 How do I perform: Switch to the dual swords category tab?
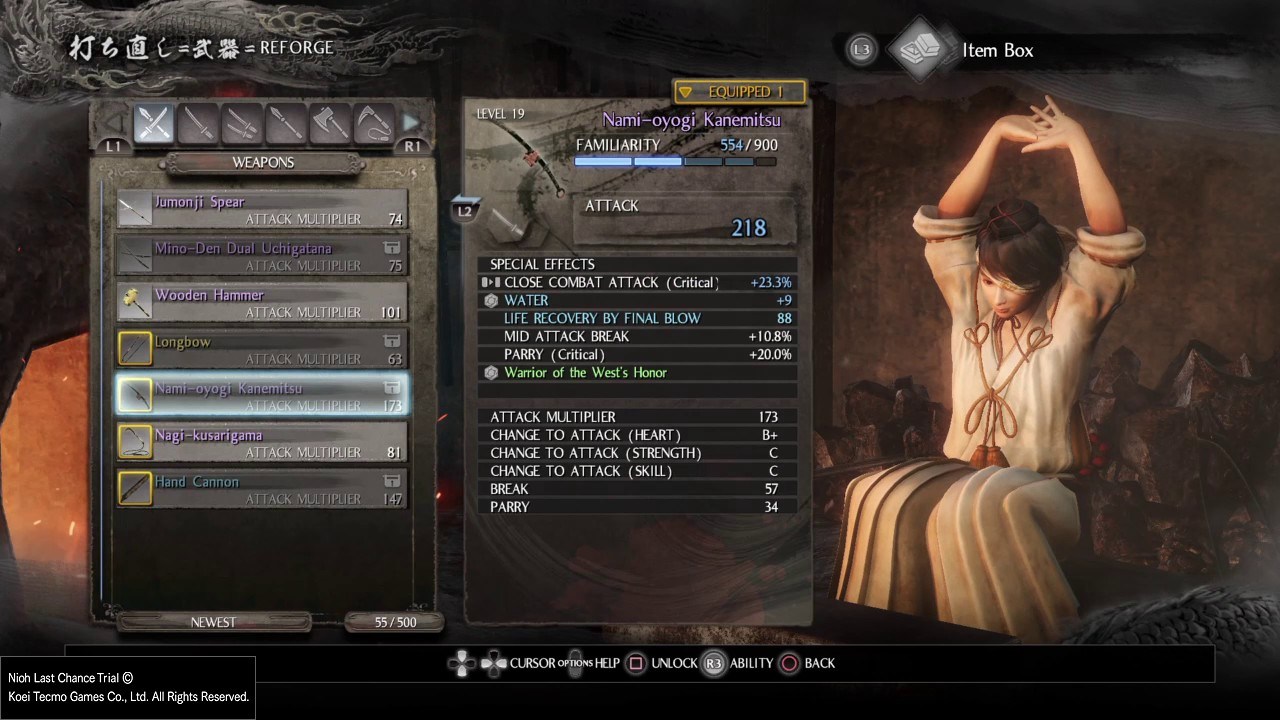(x=242, y=124)
